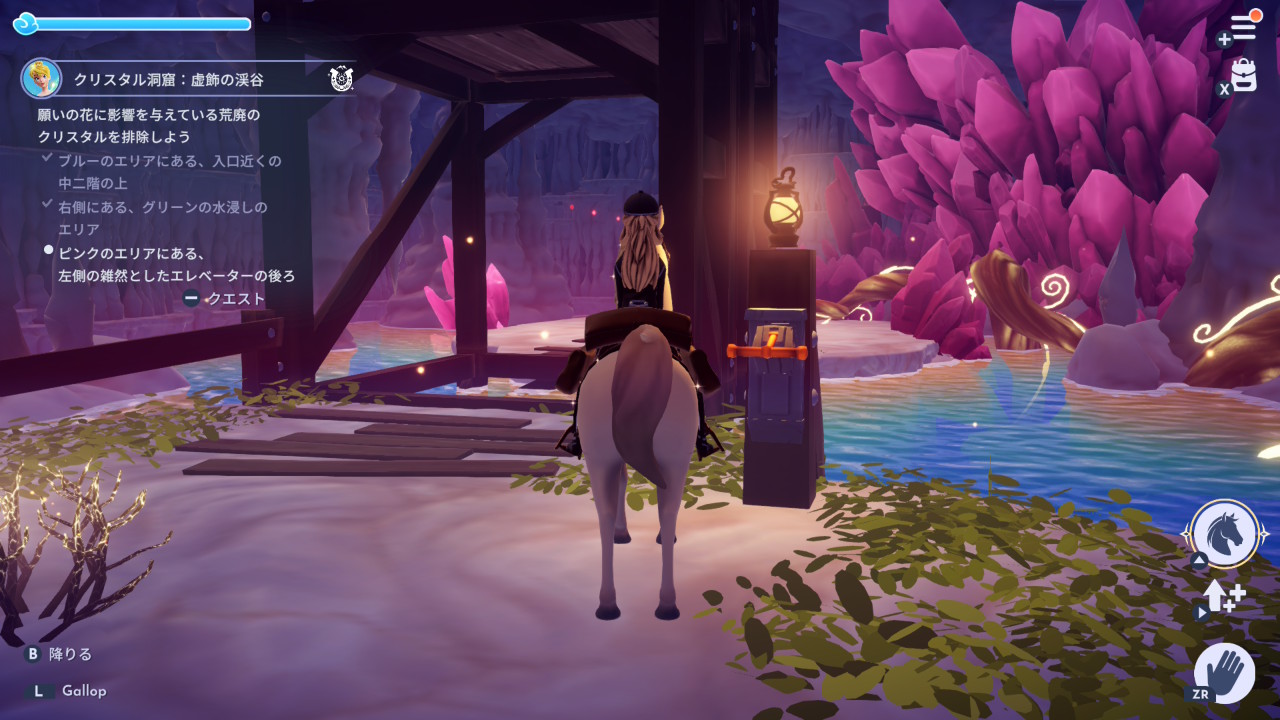Select the horse head mount icon
The width and height of the screenshot is (1280, 720).
click(x=1225, y=534)
